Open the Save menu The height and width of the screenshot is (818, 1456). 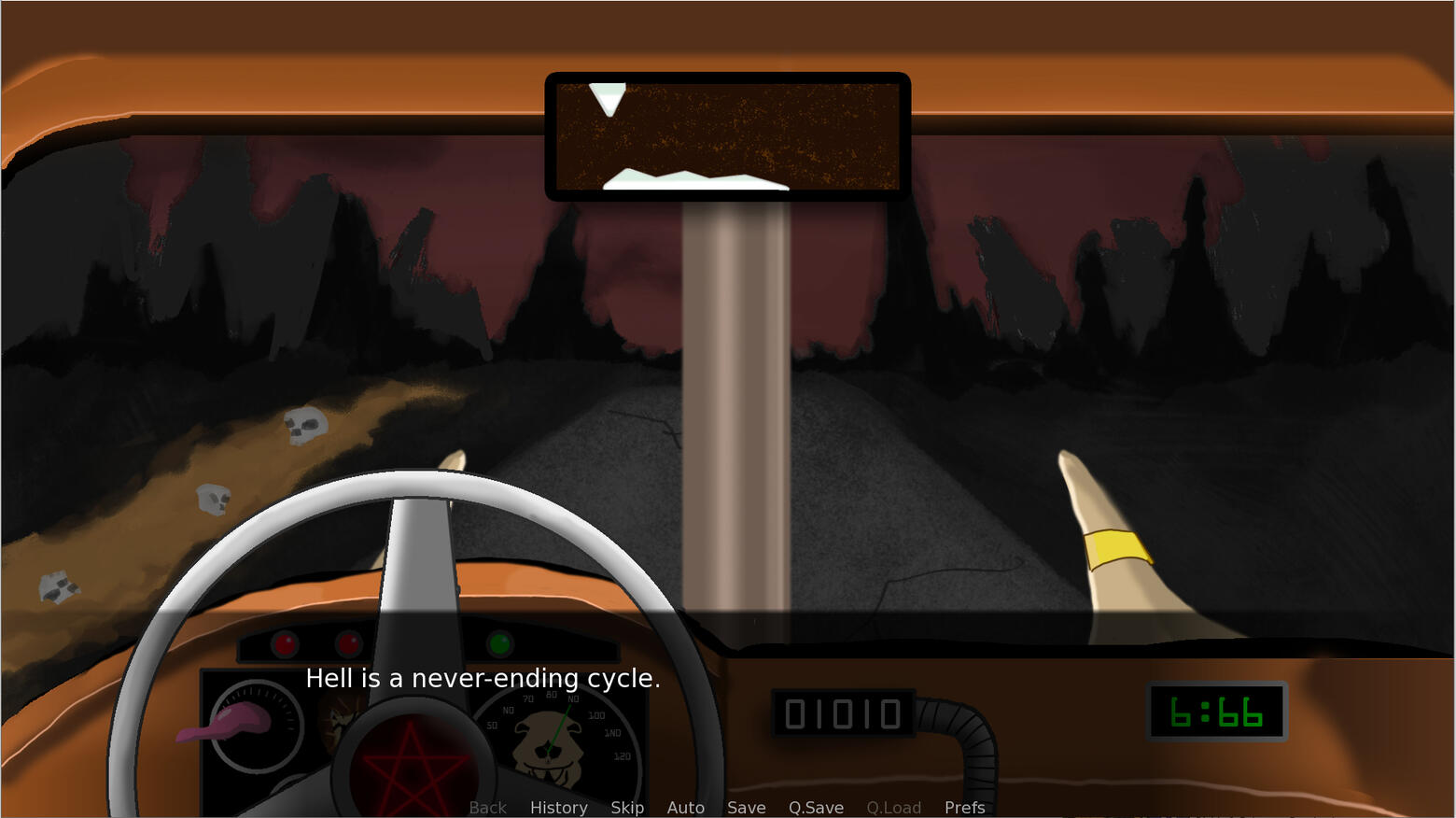coord(746,808)
